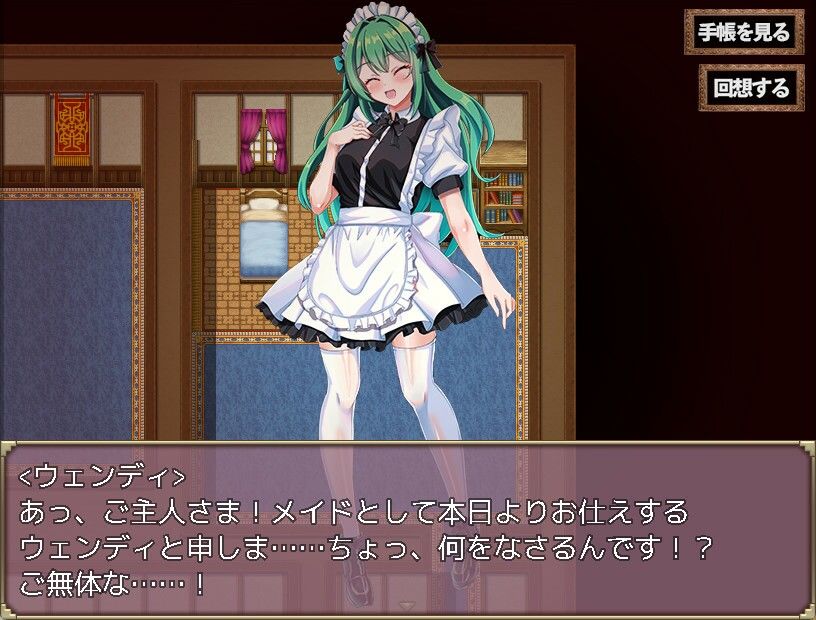Advance the dialogue via the continue arrow
816x620 pixels.
click(407, 606)
